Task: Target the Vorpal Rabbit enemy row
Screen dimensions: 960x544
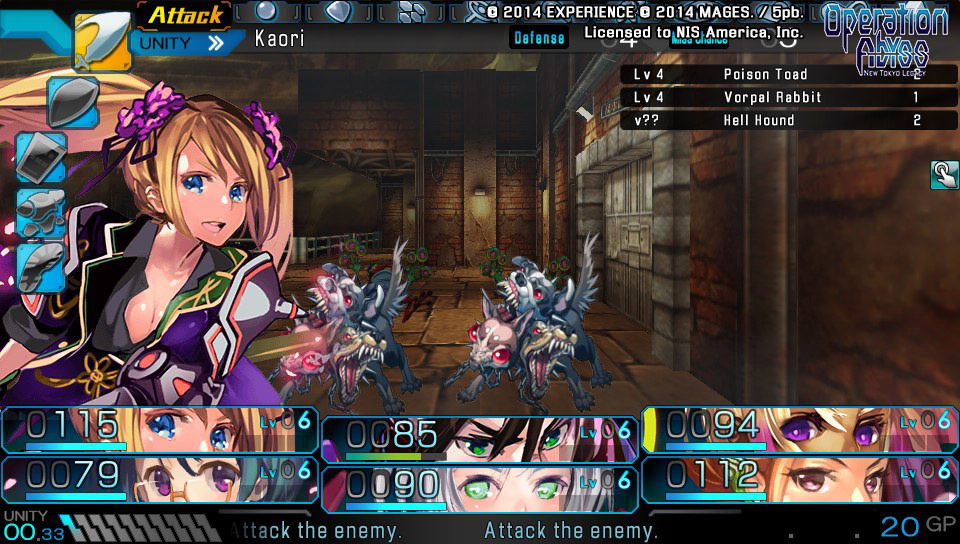Action: [789, 97]
